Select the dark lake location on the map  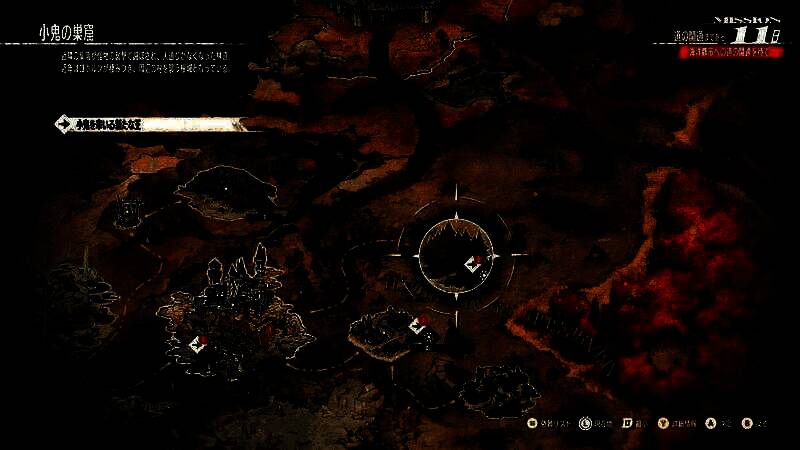click(x=226, y=188)
